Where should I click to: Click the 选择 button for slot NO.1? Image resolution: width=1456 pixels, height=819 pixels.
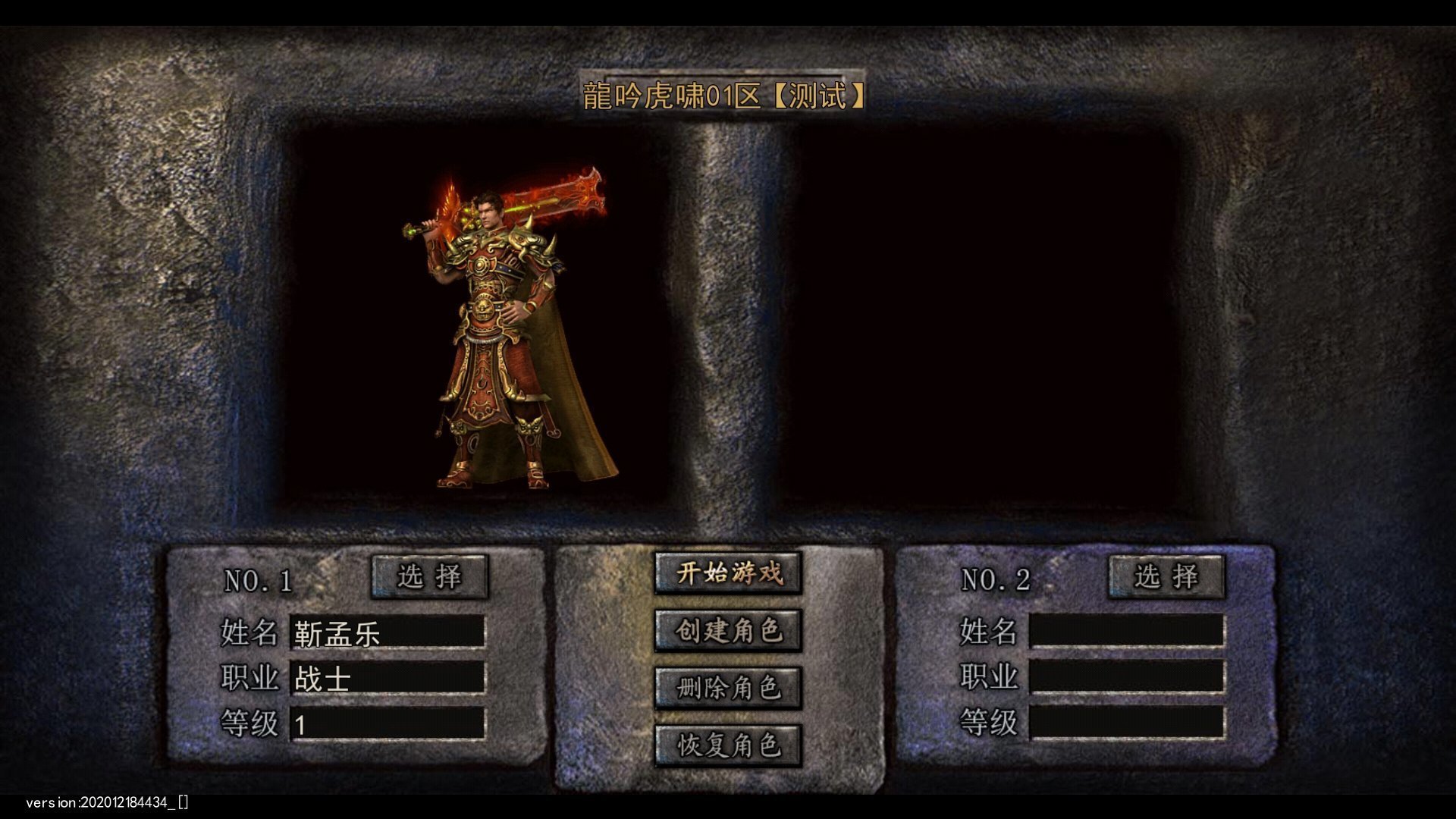(429, 577)
